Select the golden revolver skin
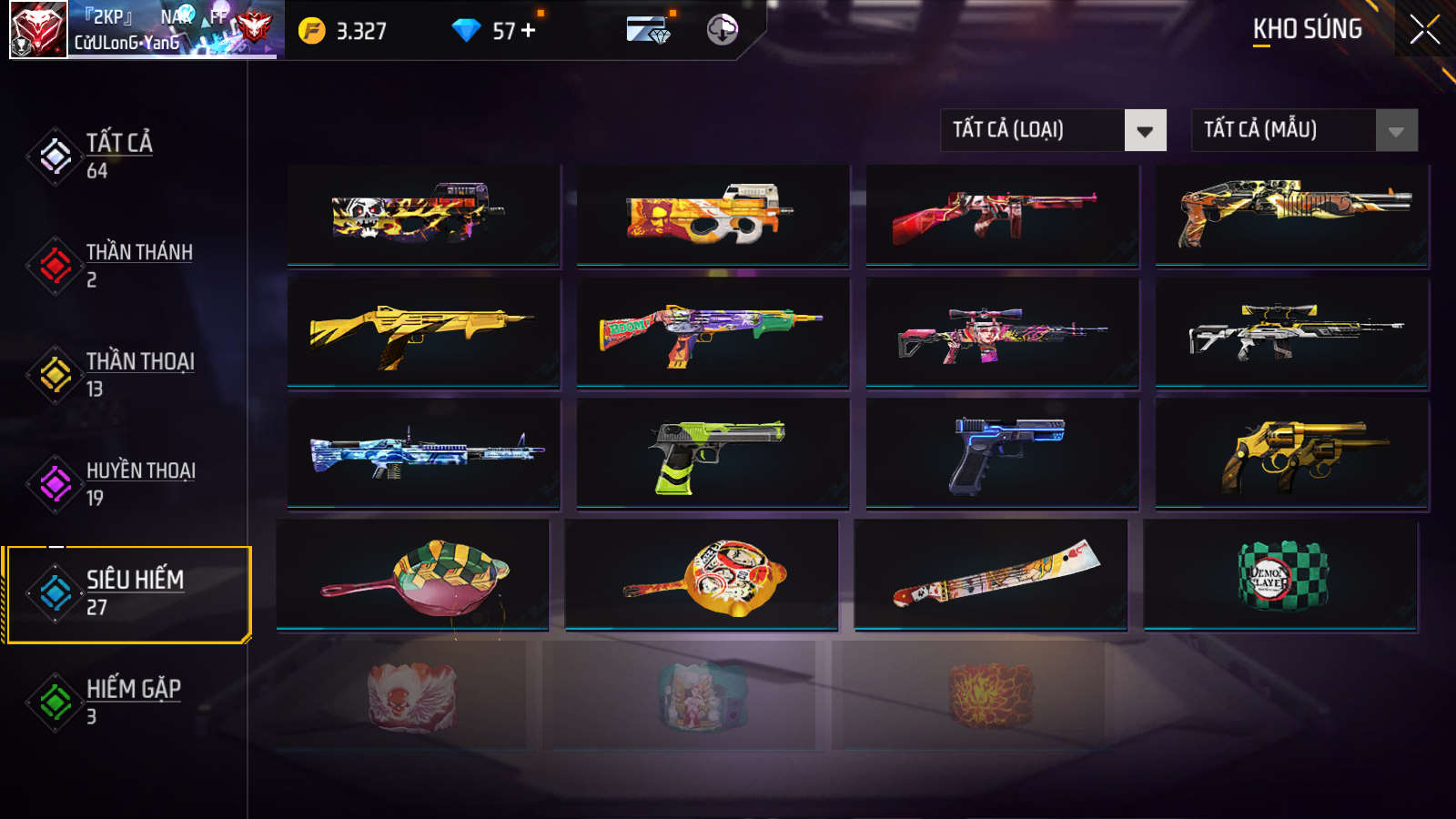This screenshot has height=819, width=1456. tap(1291, 452)
